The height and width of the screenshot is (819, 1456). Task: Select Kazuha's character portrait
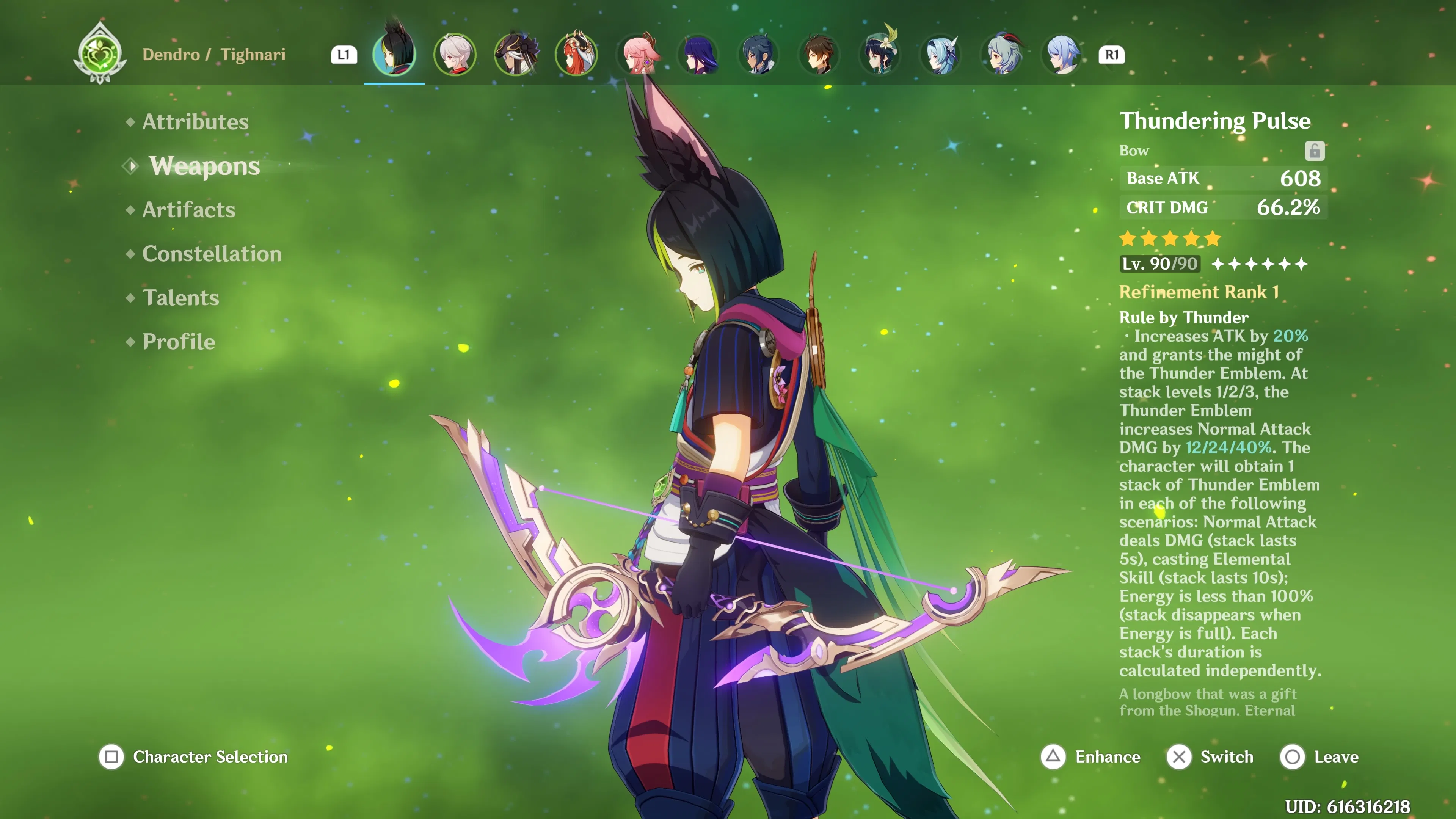455,54
